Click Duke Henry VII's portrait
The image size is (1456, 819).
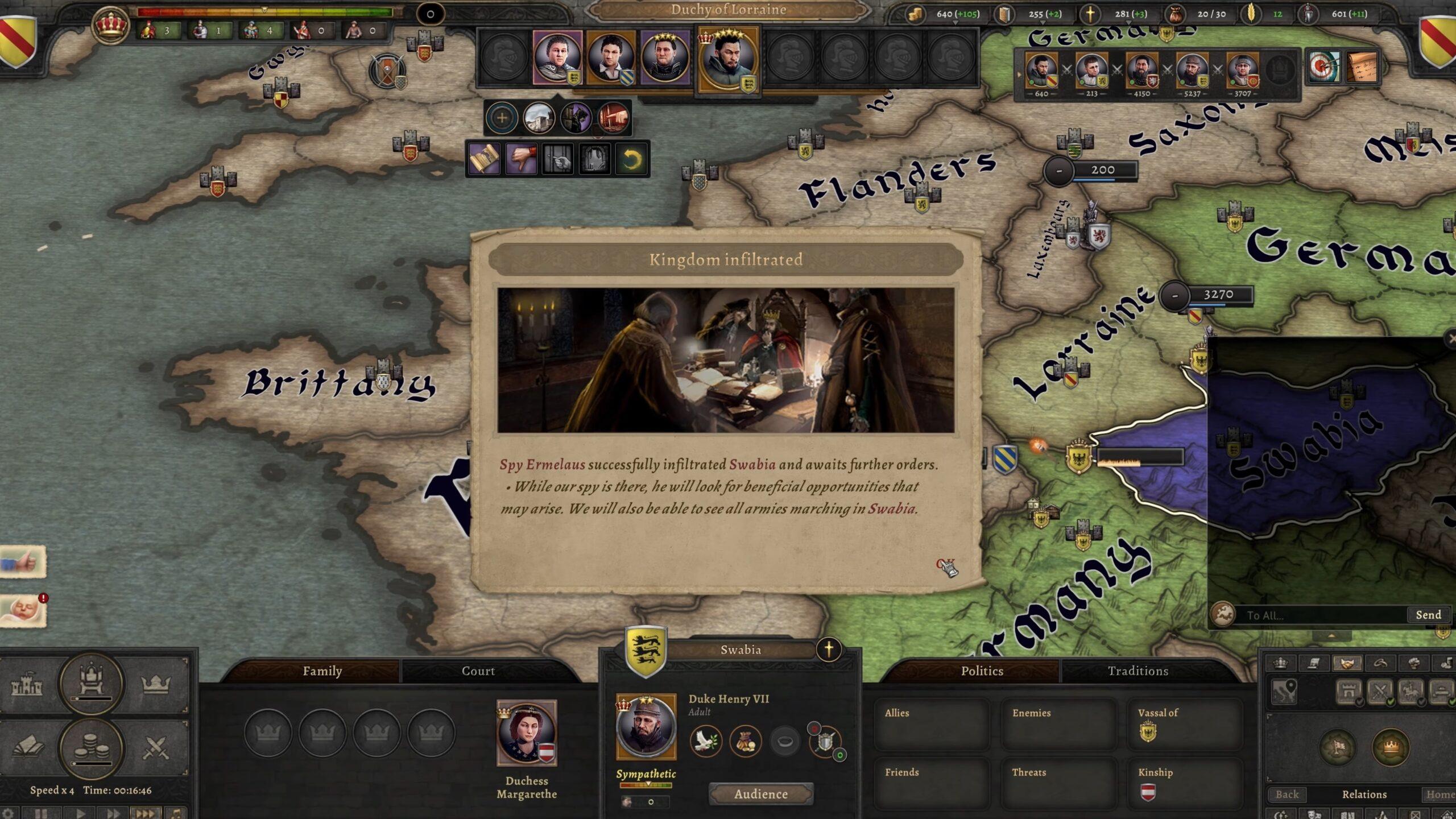tap(646, 727)
